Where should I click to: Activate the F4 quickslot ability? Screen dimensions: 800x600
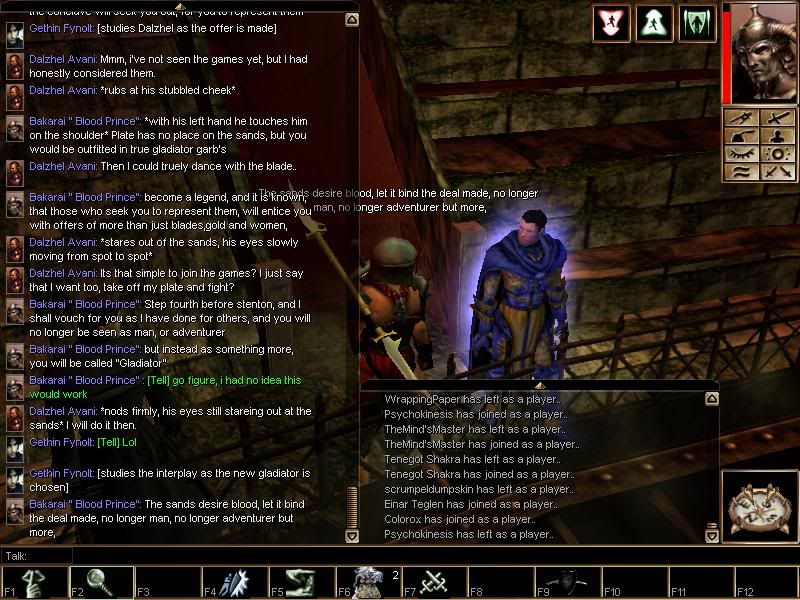pyautogui.click(x=232, y=583)
